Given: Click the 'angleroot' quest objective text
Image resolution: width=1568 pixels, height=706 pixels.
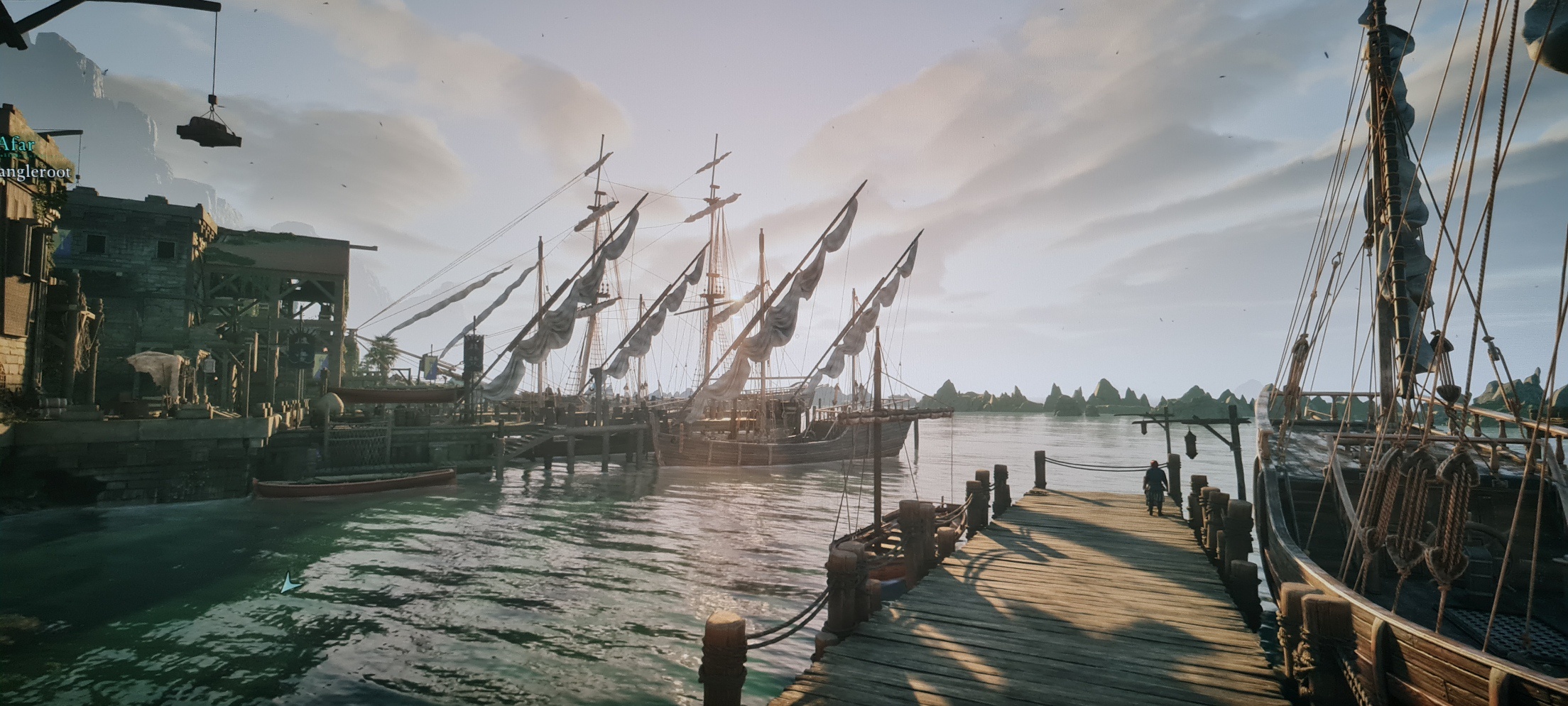Looking at the screenshot, I should (x=36, y=173).
